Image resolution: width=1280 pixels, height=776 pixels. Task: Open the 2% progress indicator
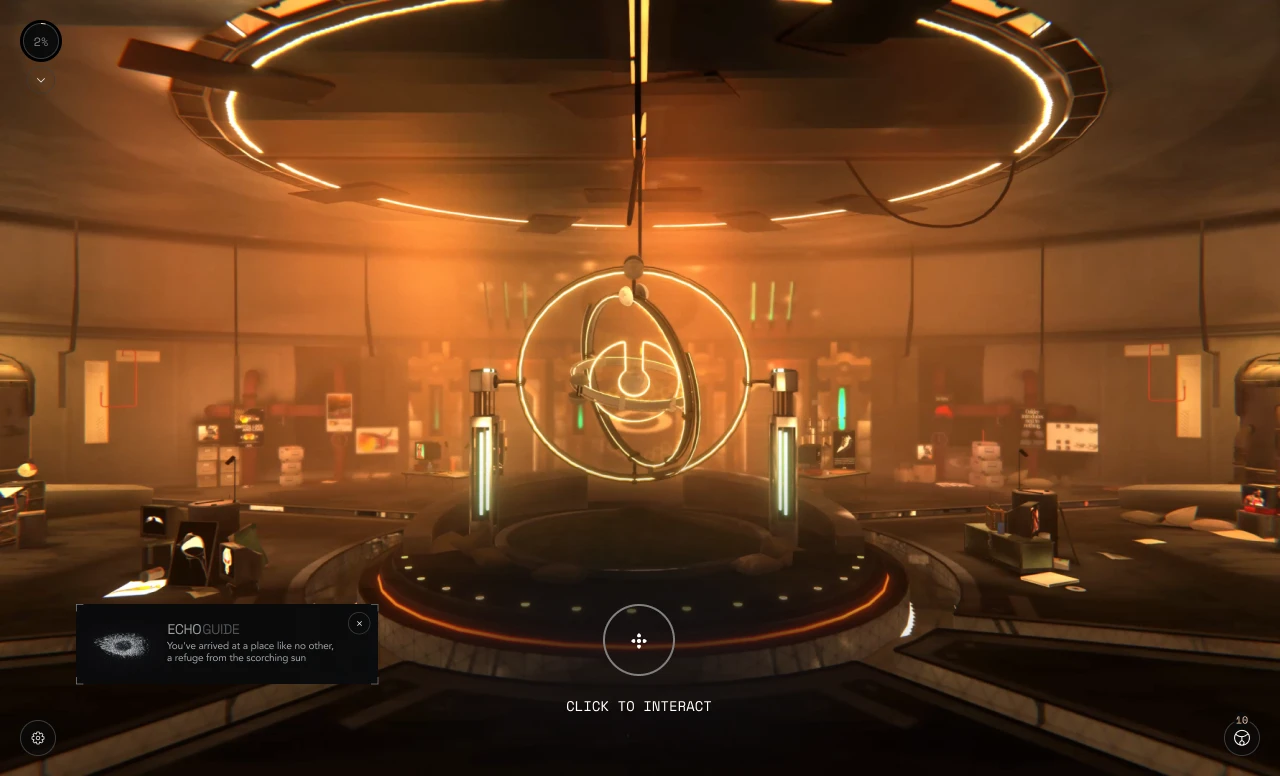pyautogui.click(x=41, y=41)
